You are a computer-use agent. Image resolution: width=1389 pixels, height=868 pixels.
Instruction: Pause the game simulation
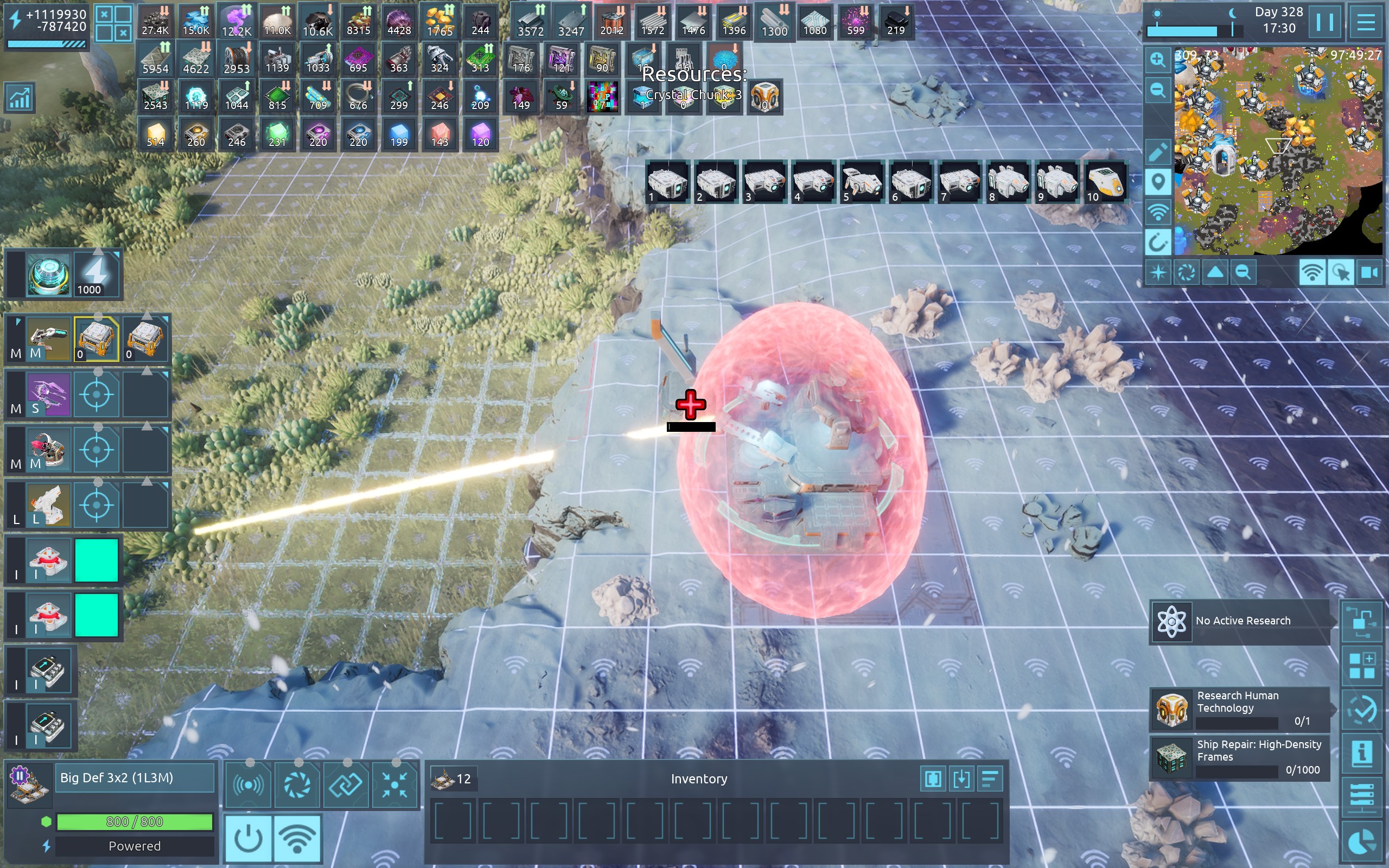point(1324,23)
